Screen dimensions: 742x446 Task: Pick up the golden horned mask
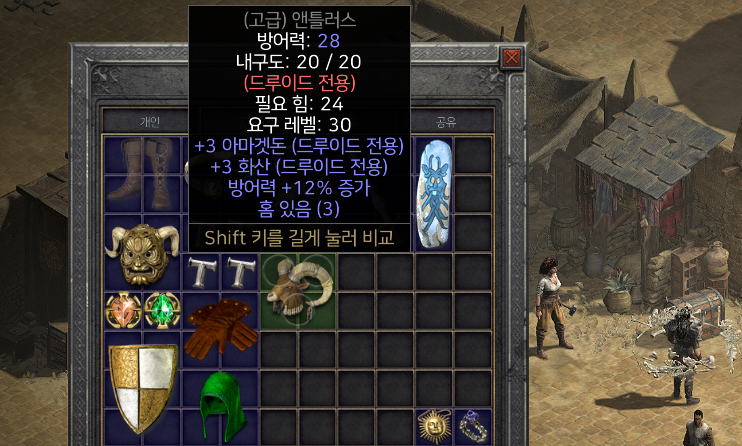pyautogui.click(x=141, y=254)
